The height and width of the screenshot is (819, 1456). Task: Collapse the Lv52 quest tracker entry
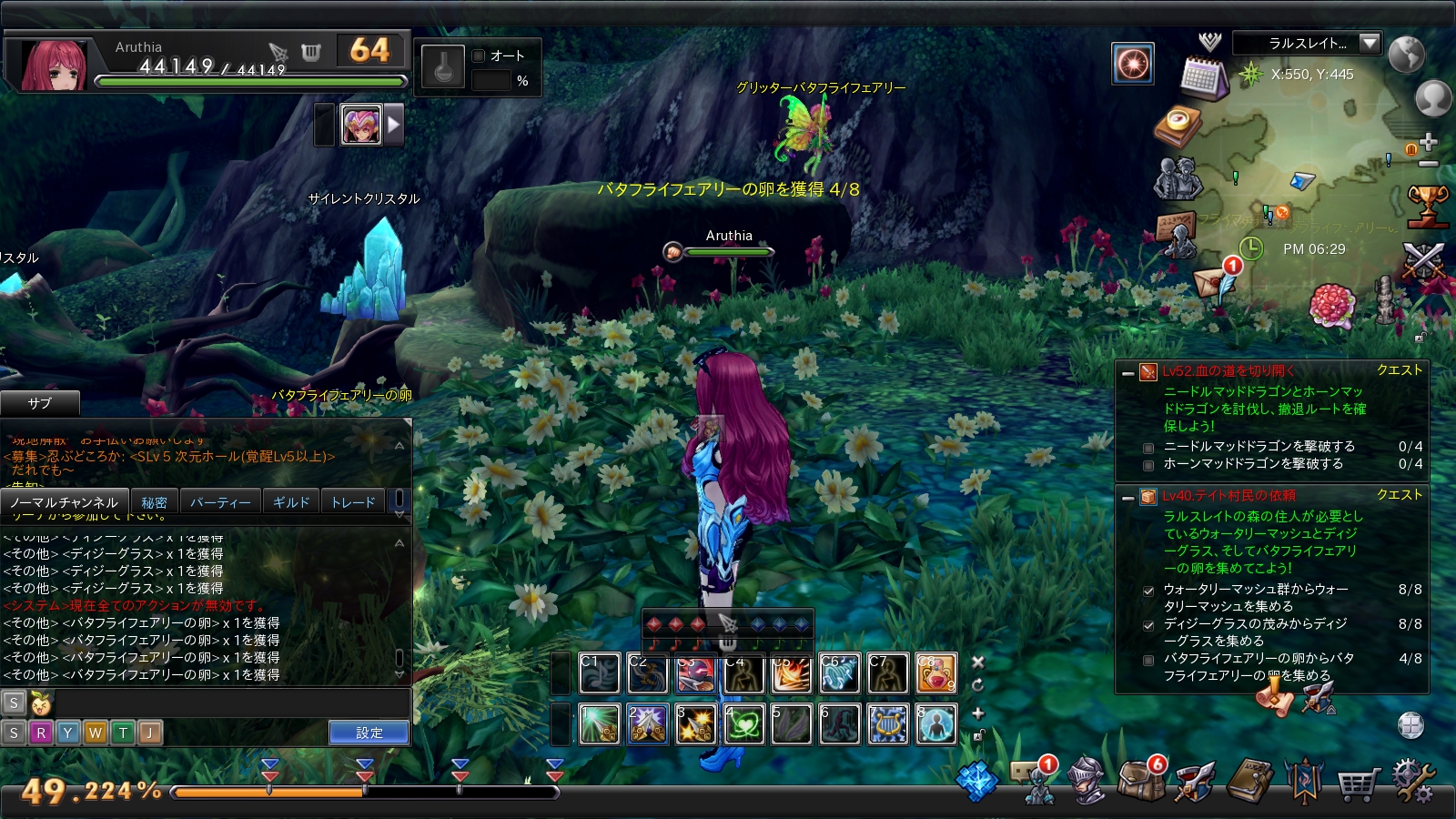1128,372
